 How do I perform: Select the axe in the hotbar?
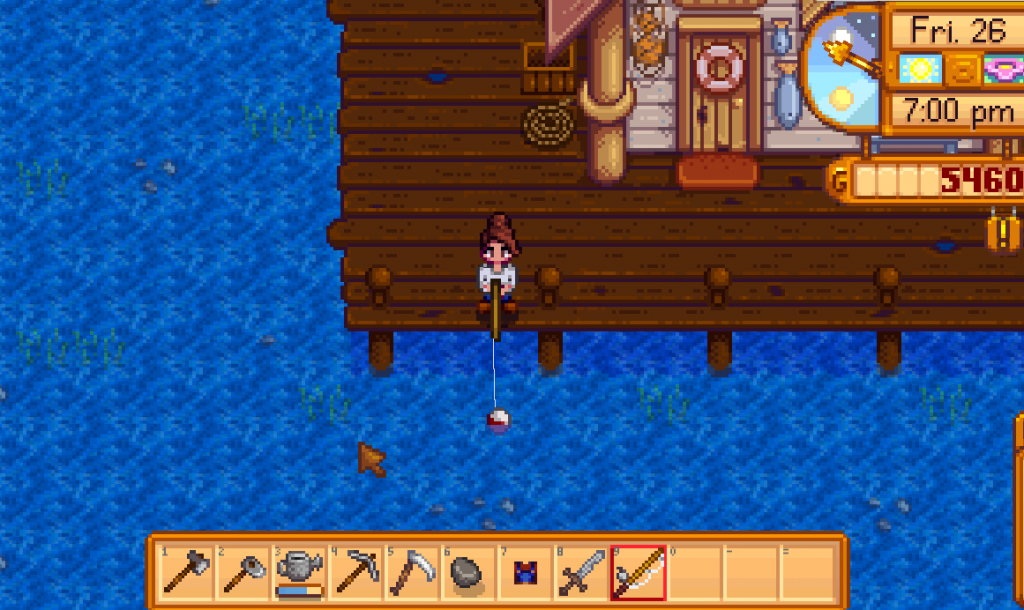(x=187, y=573)
